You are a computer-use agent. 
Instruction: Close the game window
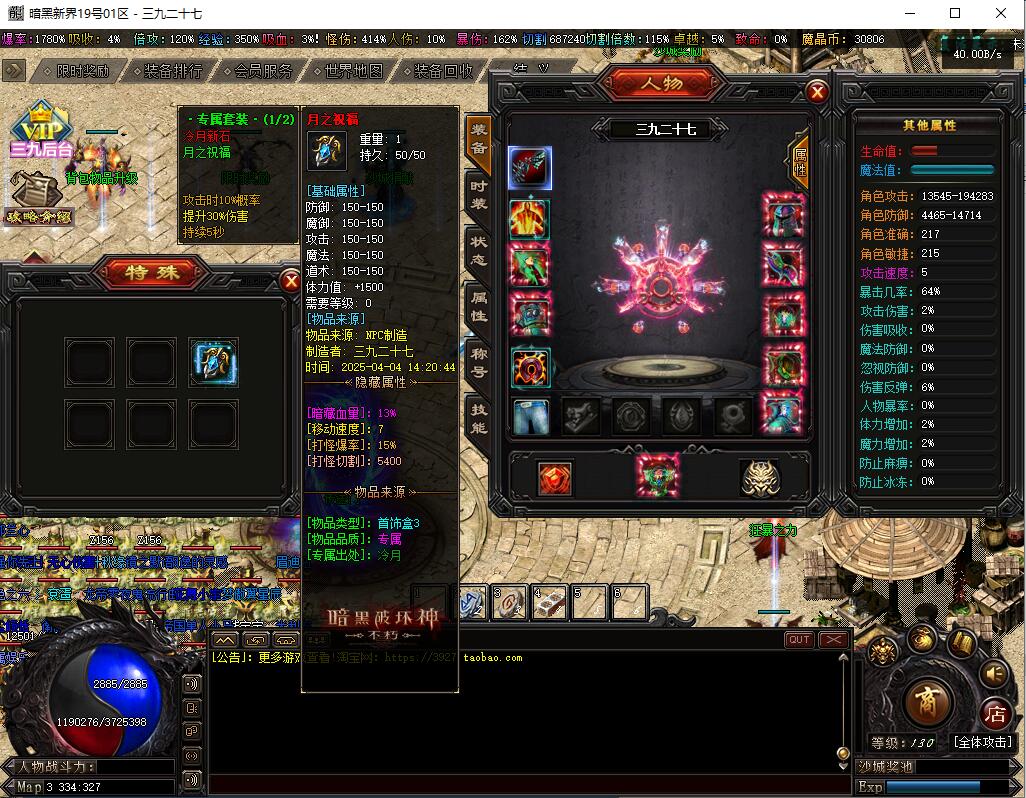[x=1000, y=14]
